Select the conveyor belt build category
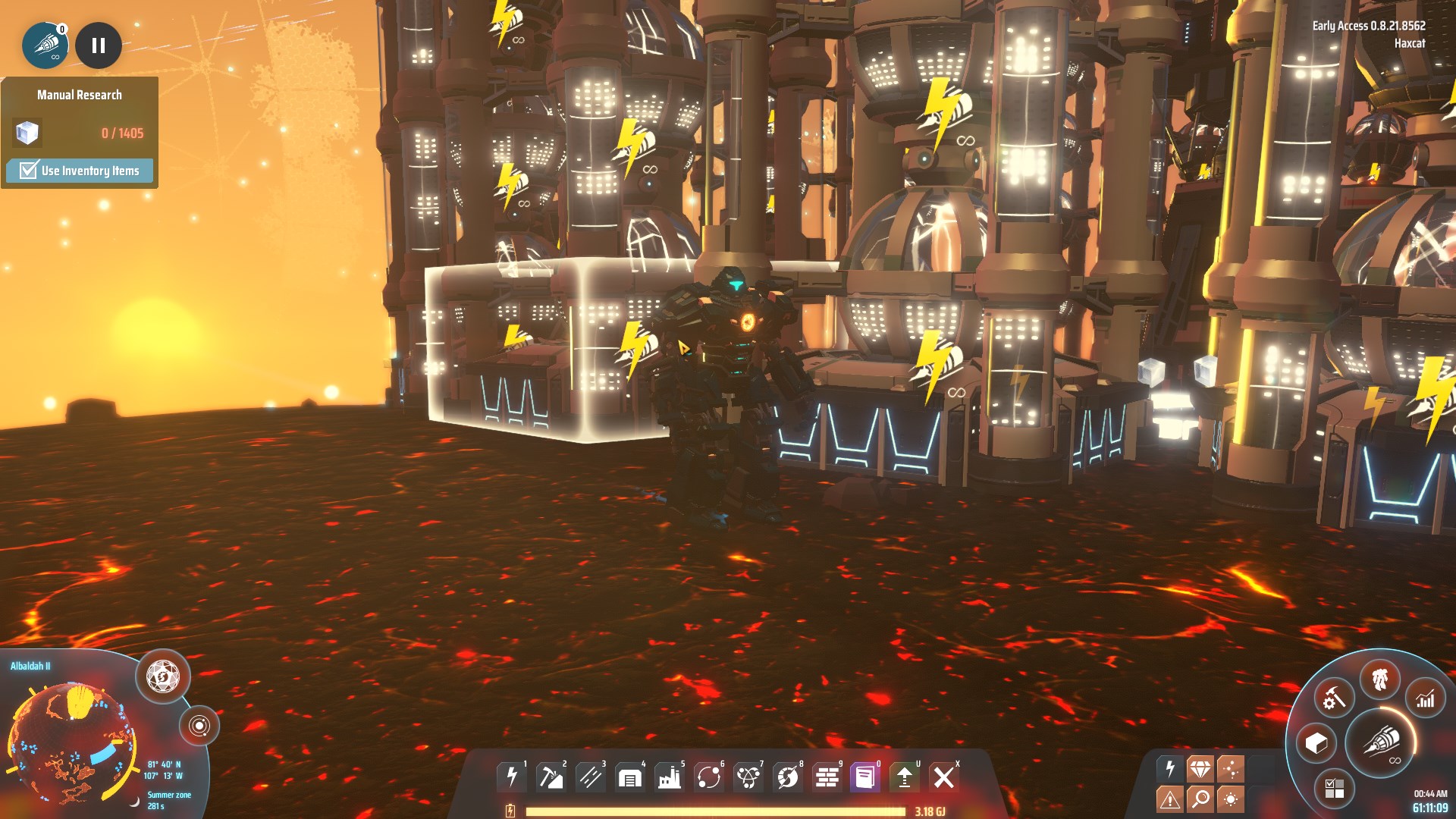 [x=591, y=777]
